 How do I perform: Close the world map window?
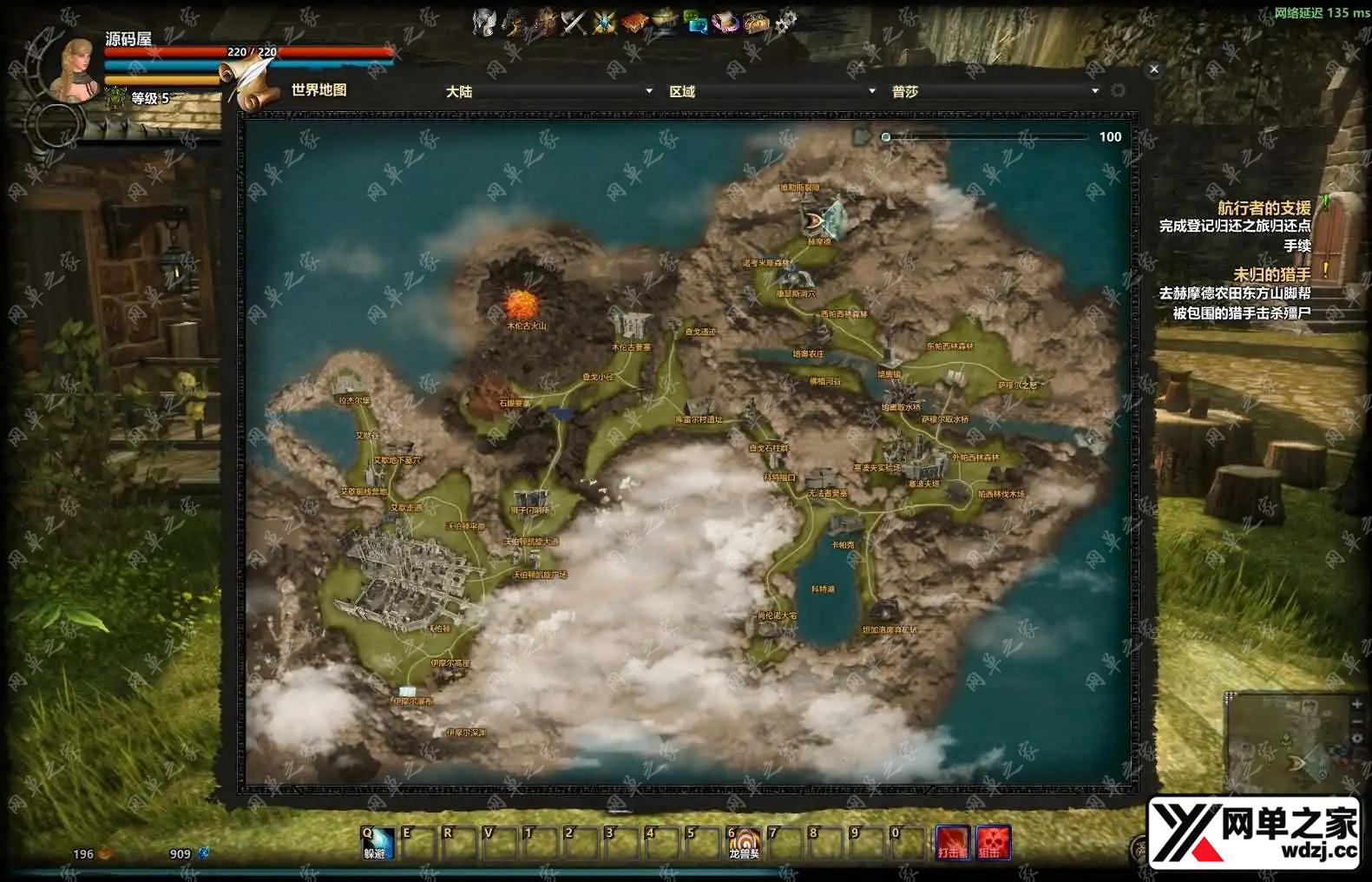(1153, 69)
